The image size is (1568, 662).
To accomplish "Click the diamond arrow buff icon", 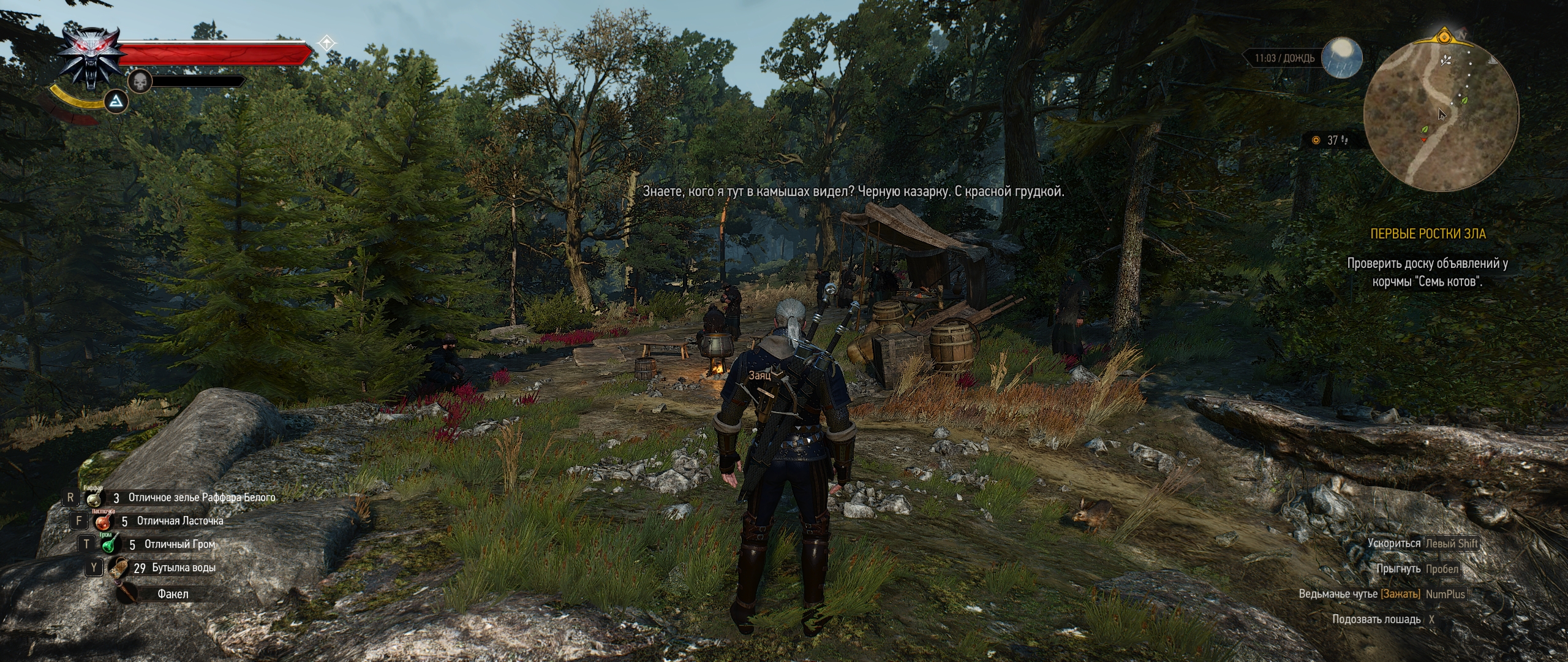I will coord(328,43).
